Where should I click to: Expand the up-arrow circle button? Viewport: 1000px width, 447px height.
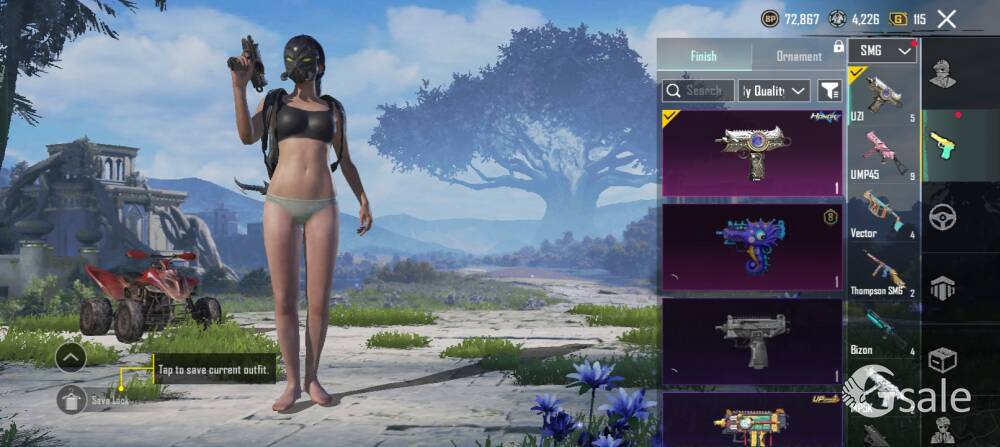coord(71,357)
